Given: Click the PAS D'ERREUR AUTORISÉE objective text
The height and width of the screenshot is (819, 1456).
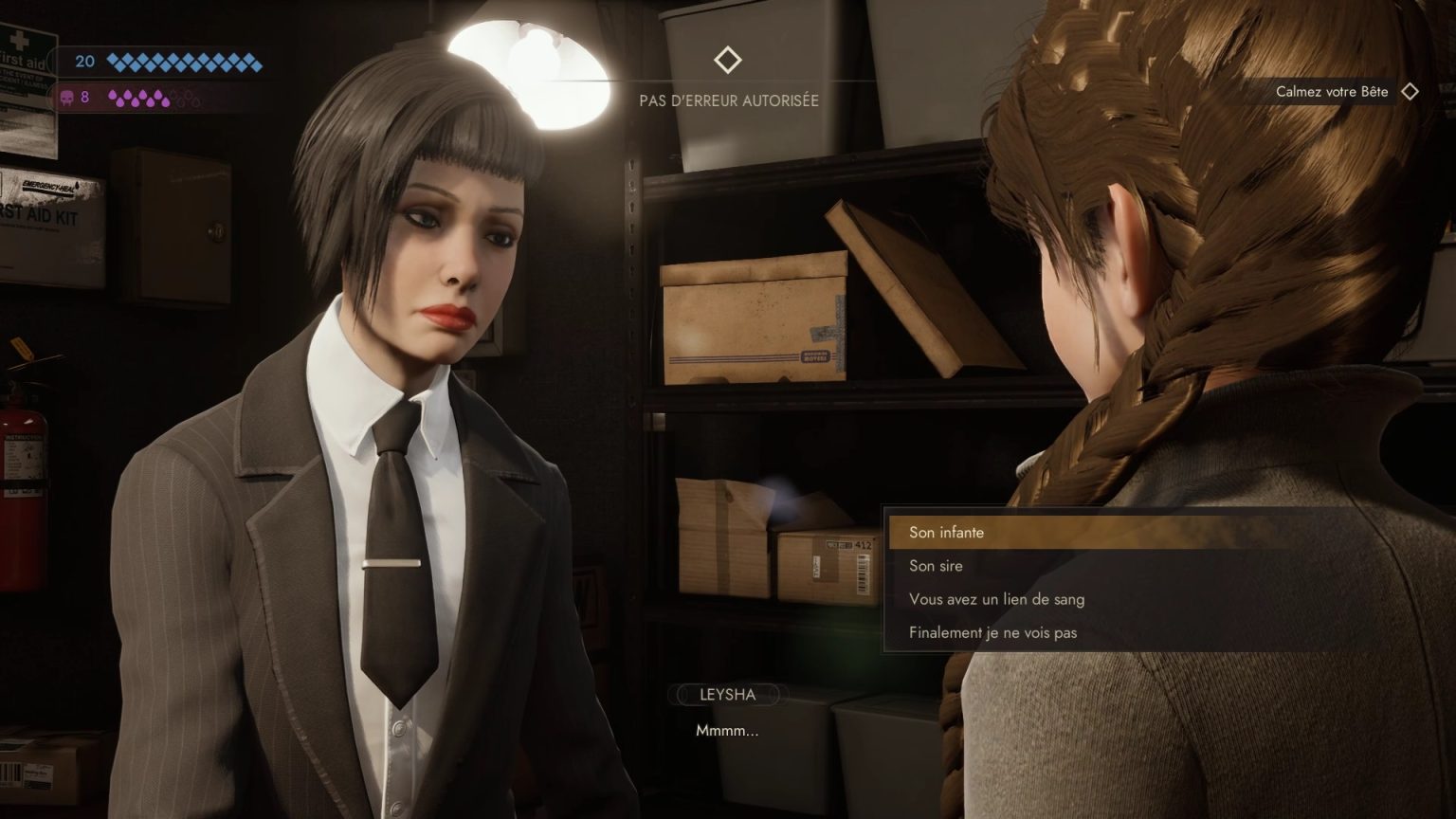Looking at the screenshot, I should [x=730, y=100].
